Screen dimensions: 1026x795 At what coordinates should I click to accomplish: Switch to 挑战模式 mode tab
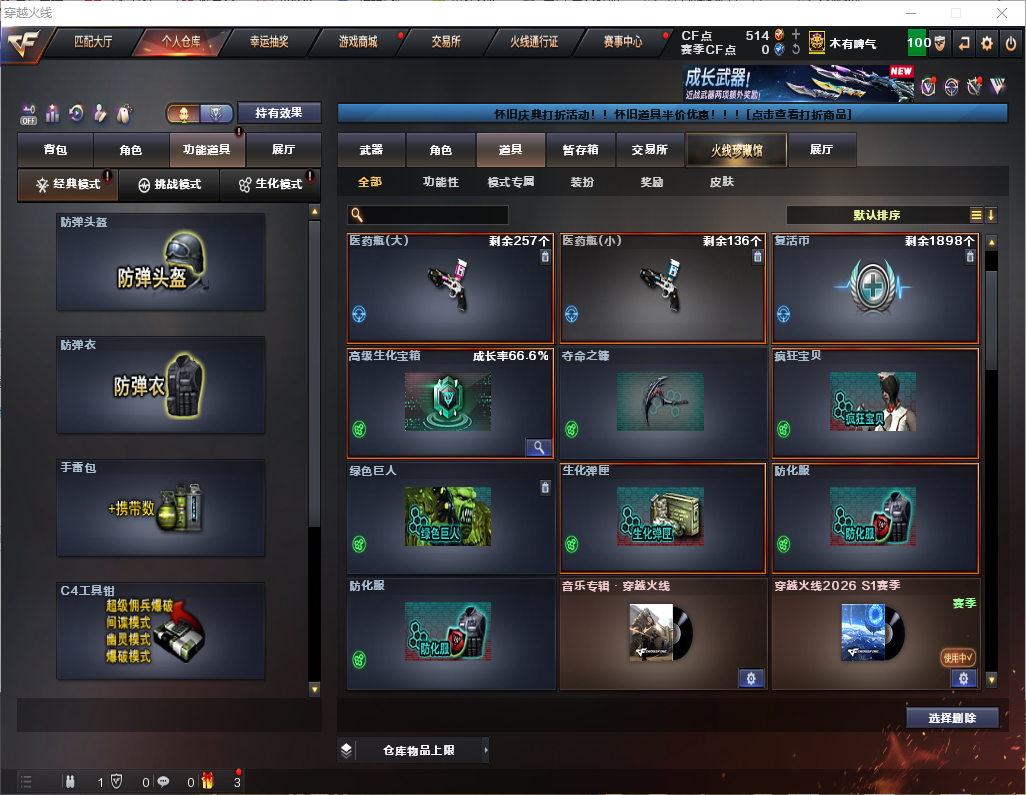pos(170,185)
